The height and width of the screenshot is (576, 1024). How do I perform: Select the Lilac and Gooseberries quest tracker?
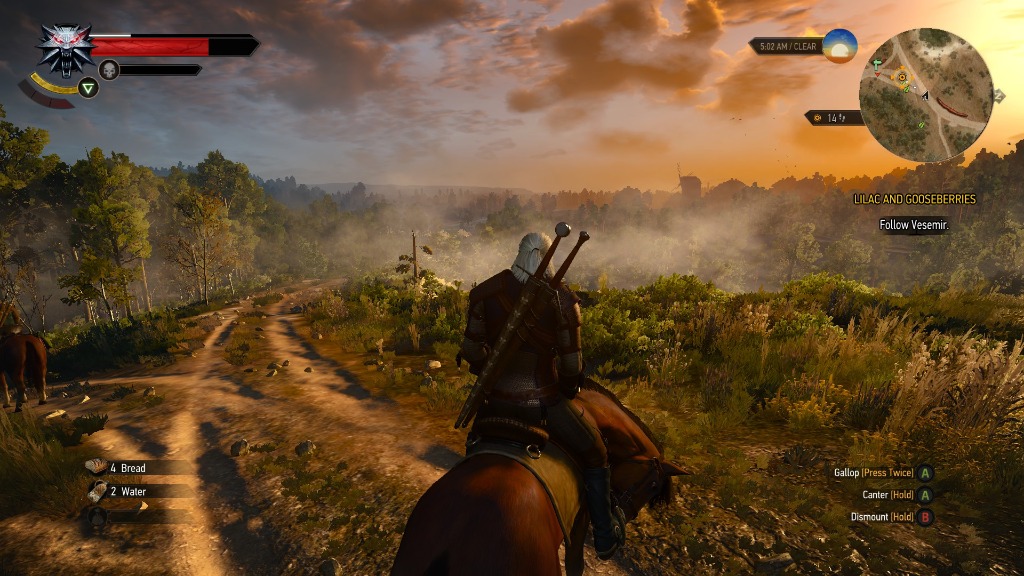914,199
